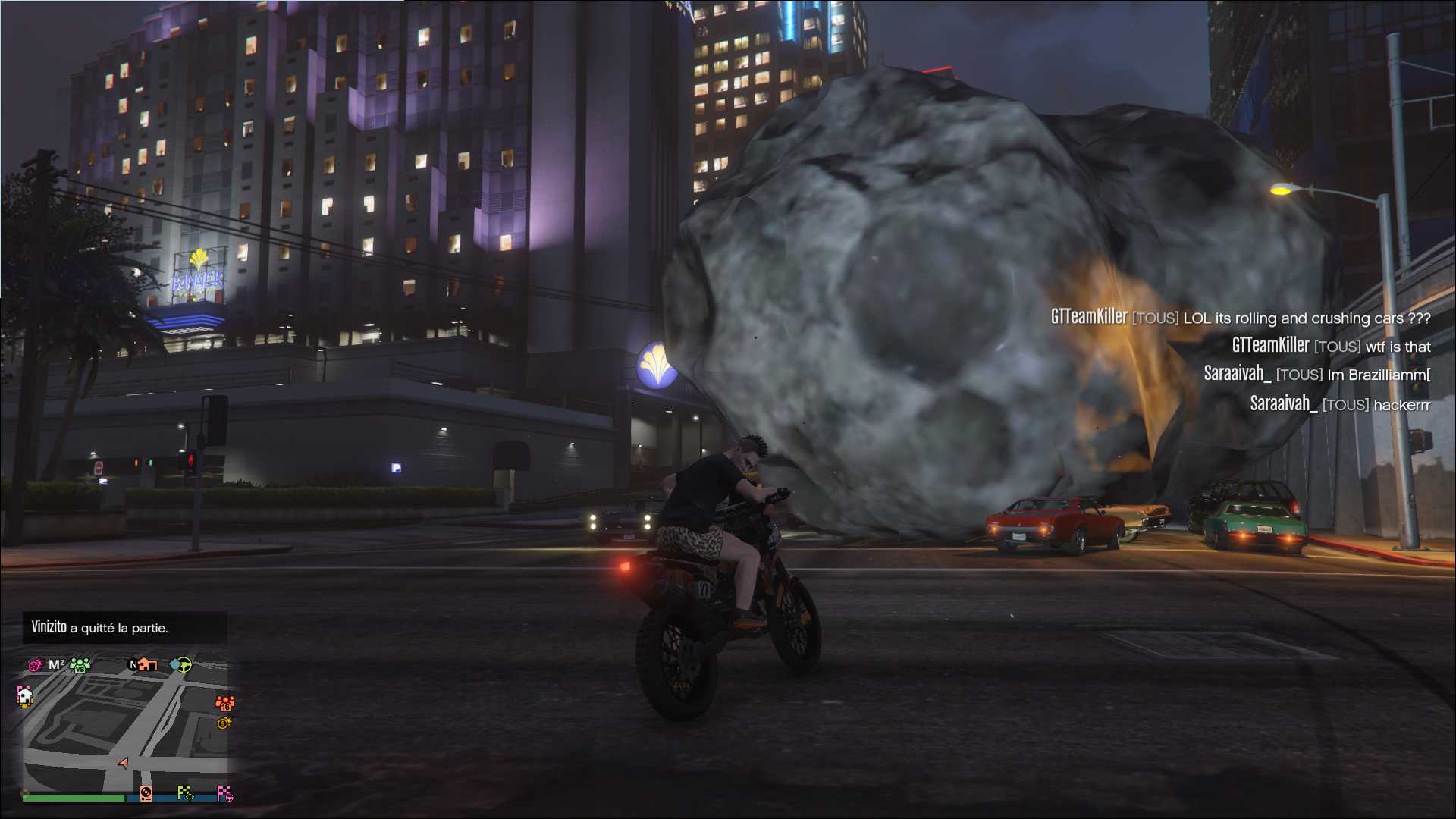
Task: Click the Vinizito left the game notification
Action: pos(99,627)
